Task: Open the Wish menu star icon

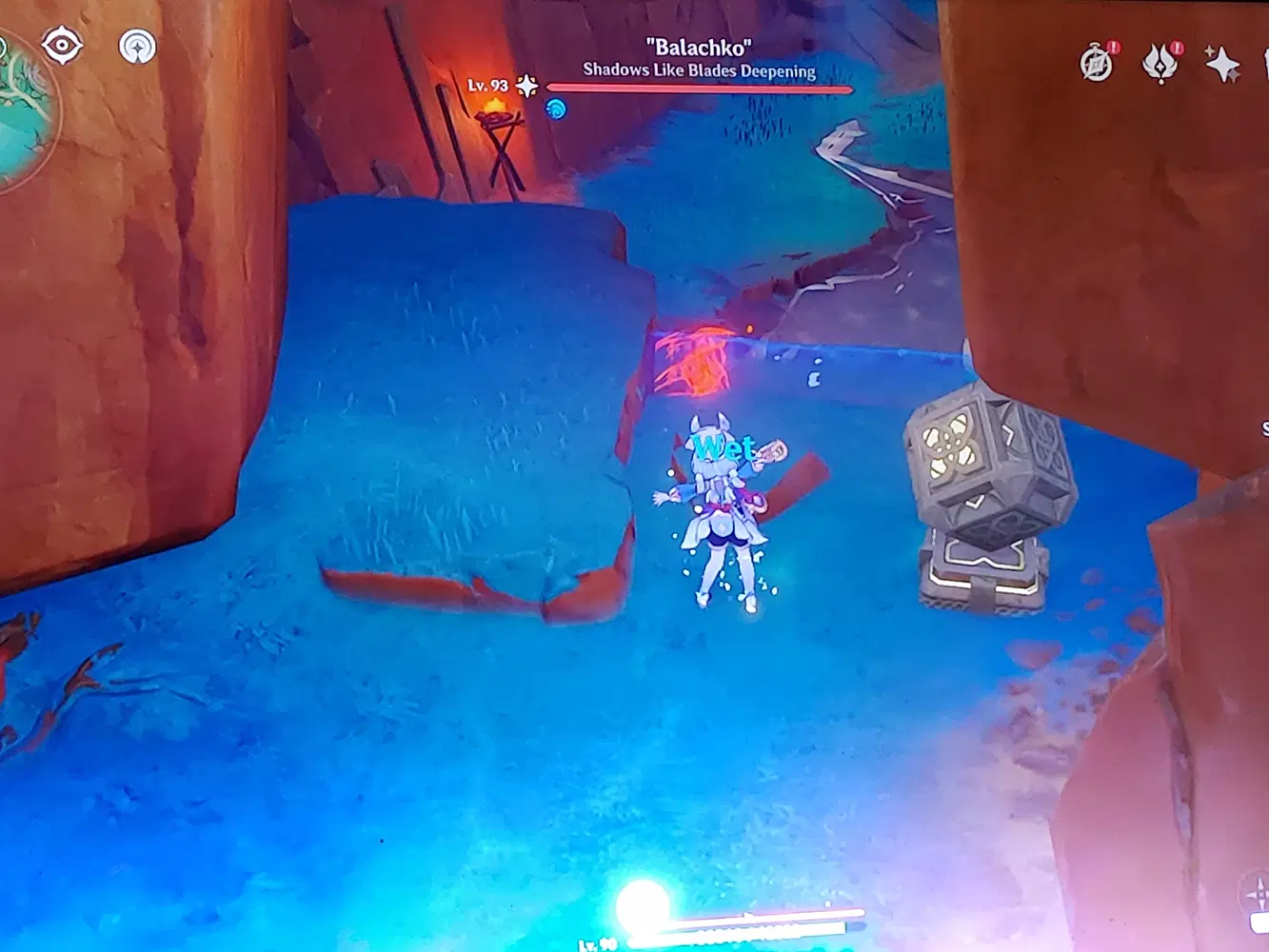Action: click(1224, 66)
